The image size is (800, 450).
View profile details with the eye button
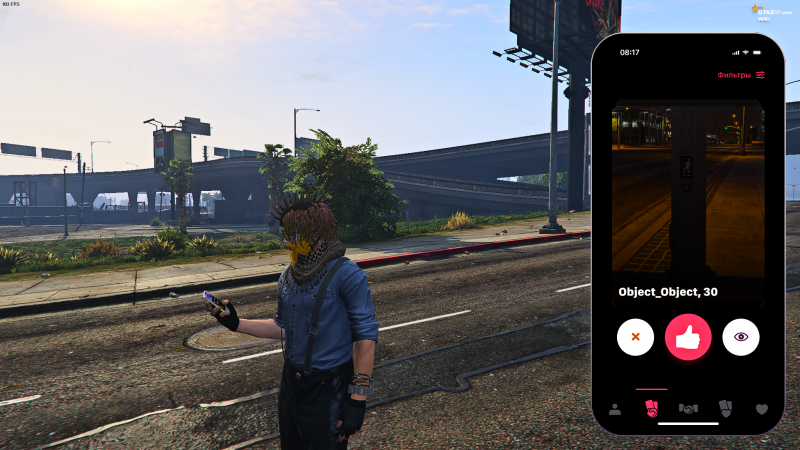click(741, 337)
